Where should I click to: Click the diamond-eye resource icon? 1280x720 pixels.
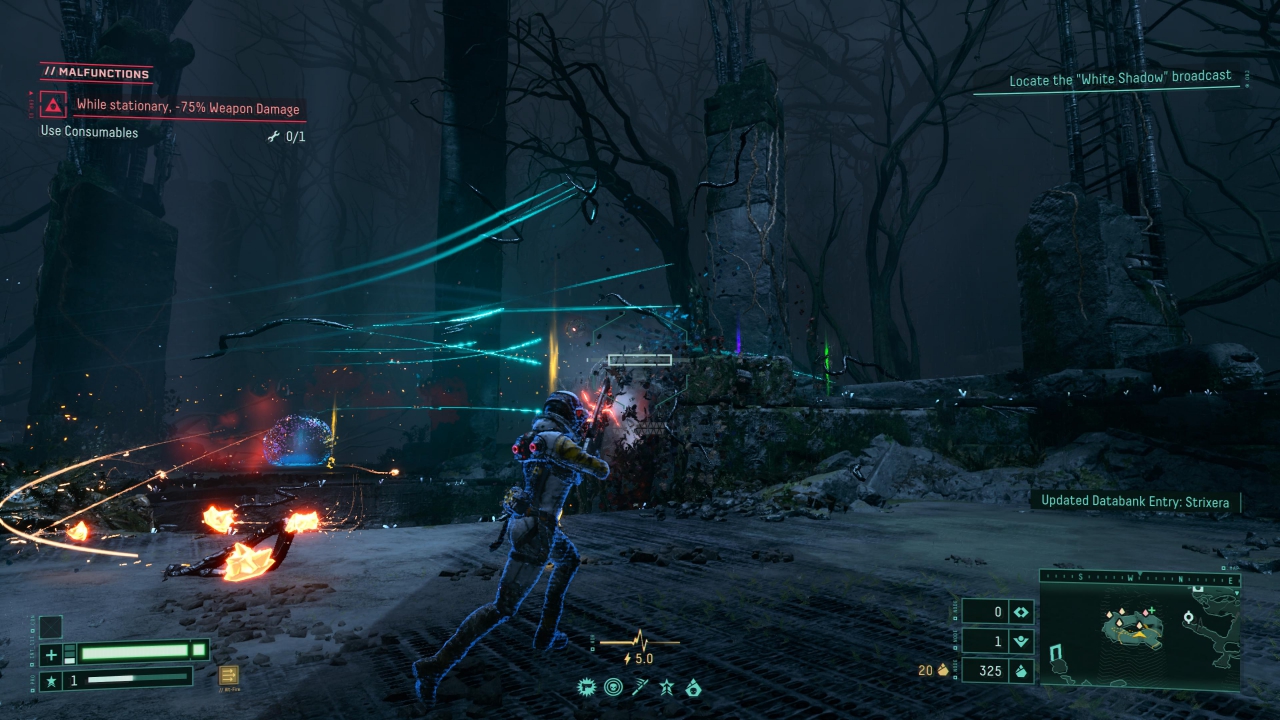[x=1021, y=612]
